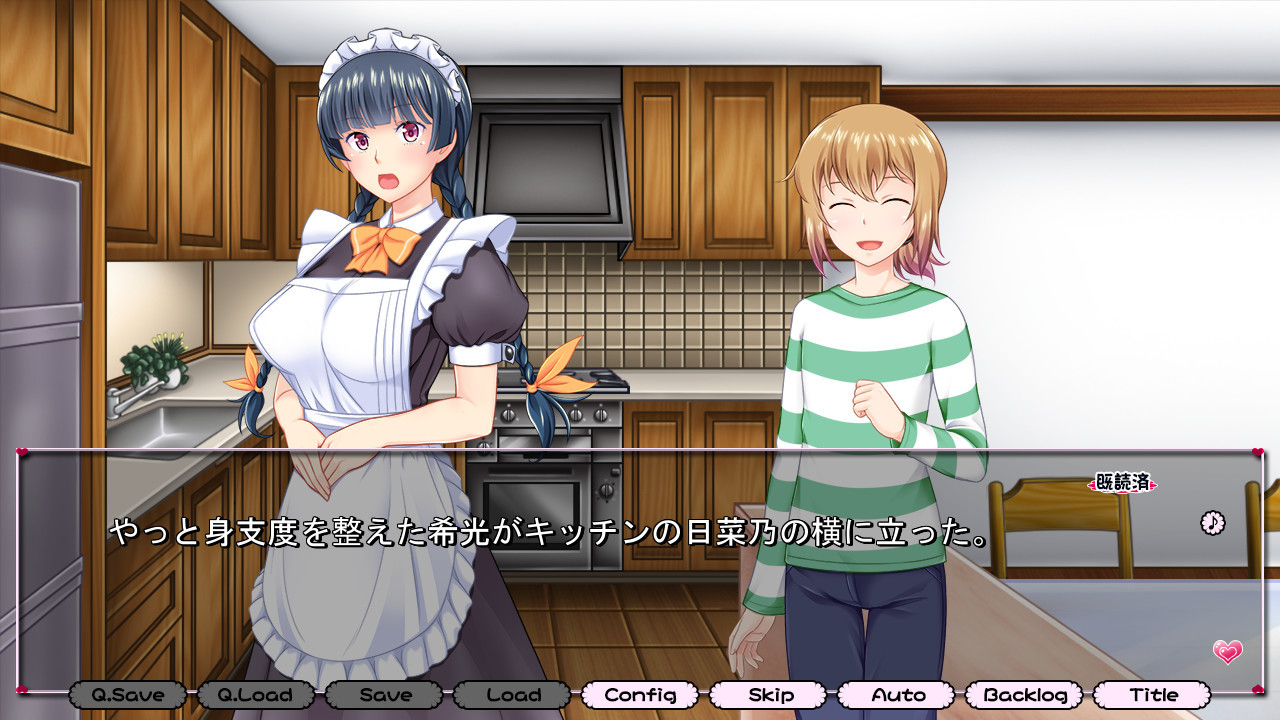Click the flower-shaped icon frame near the chair

(1213, 521)
